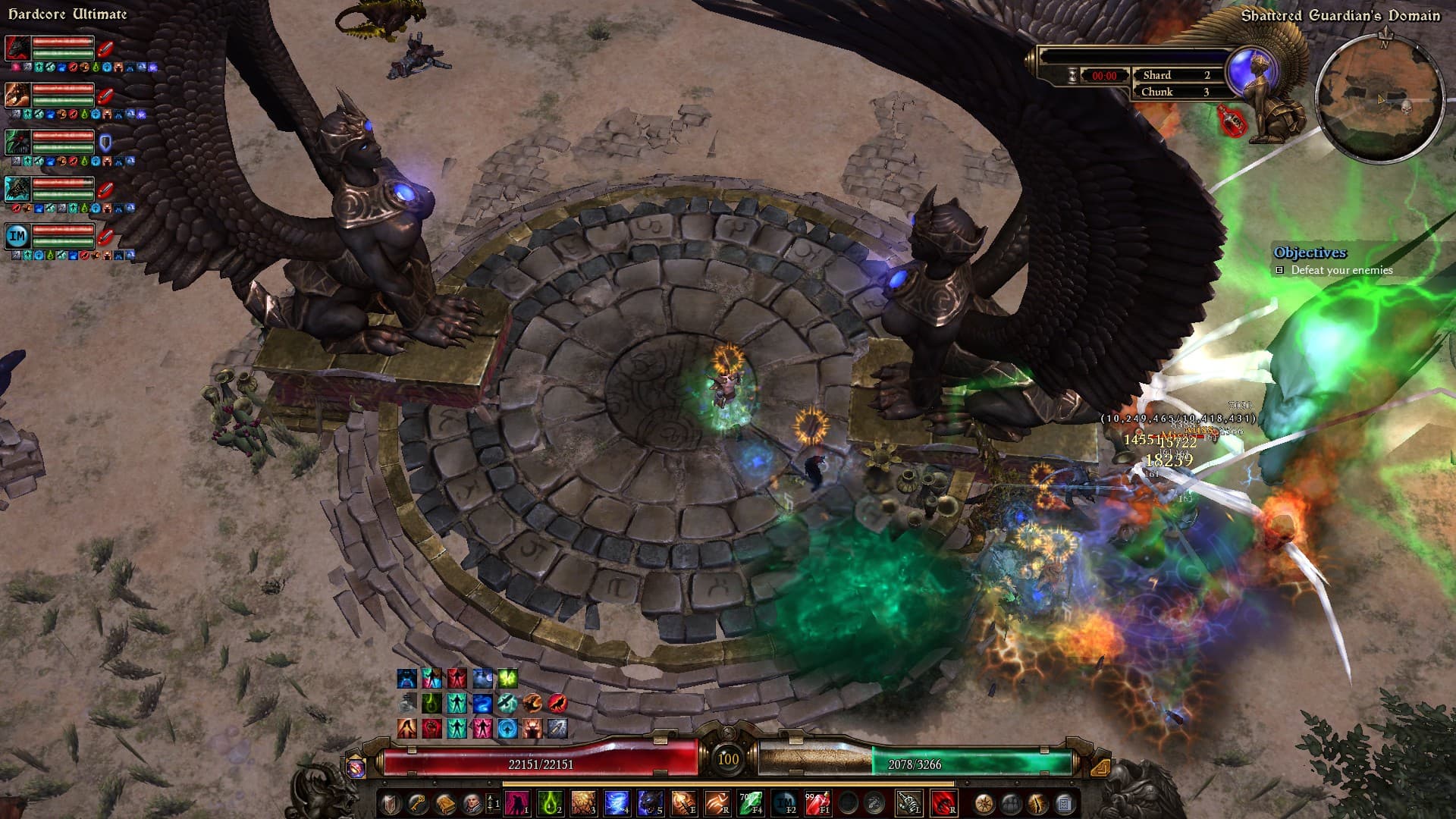Use the red health potion slot

(x=817, y=802)
